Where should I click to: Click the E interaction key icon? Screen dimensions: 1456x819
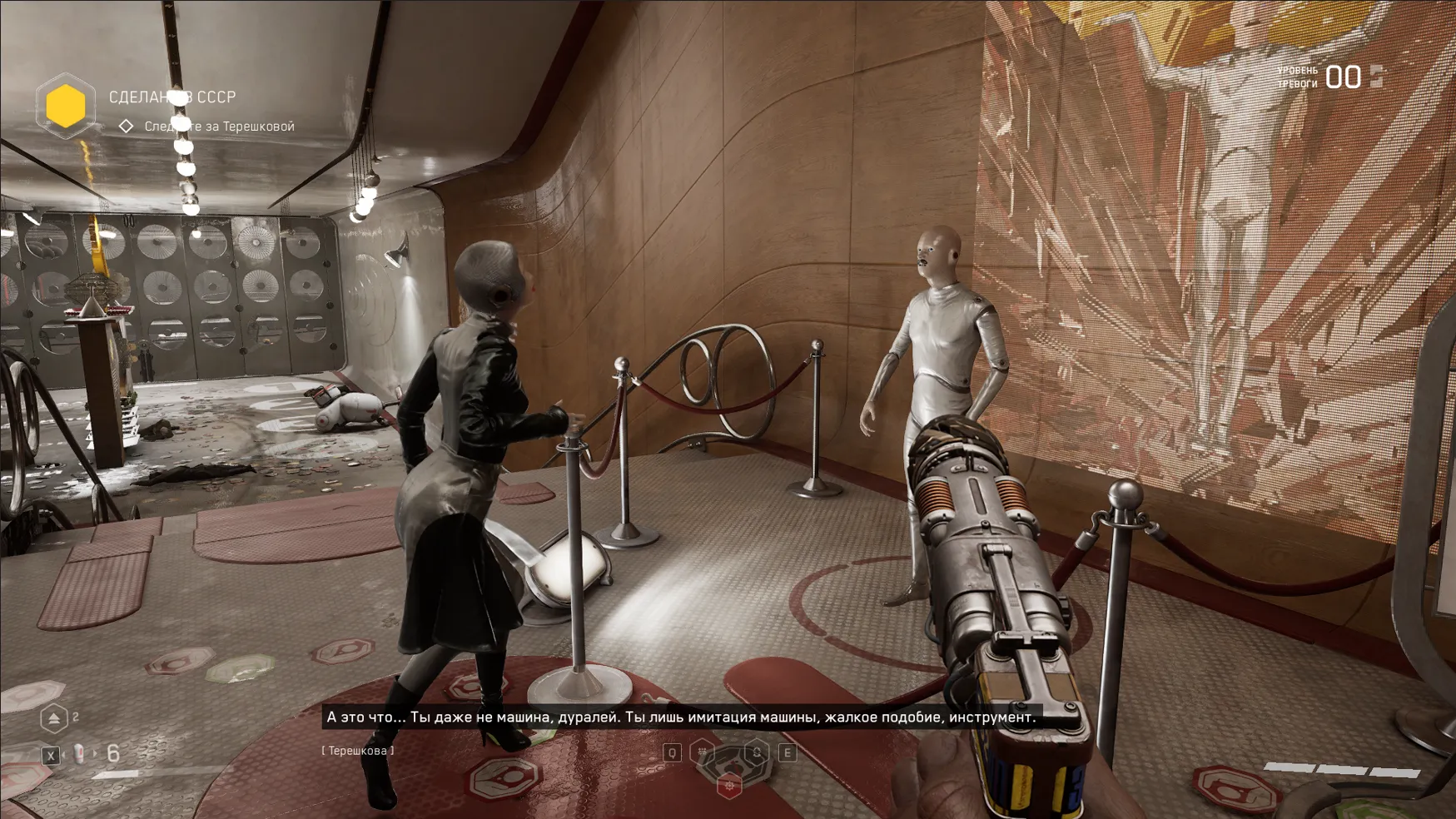pyautogui.click(x=788, y=752)
